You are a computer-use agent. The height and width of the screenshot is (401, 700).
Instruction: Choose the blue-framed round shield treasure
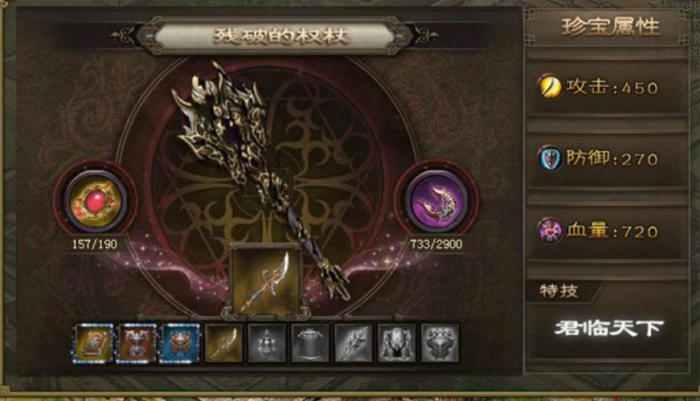[x=179, y=343]
